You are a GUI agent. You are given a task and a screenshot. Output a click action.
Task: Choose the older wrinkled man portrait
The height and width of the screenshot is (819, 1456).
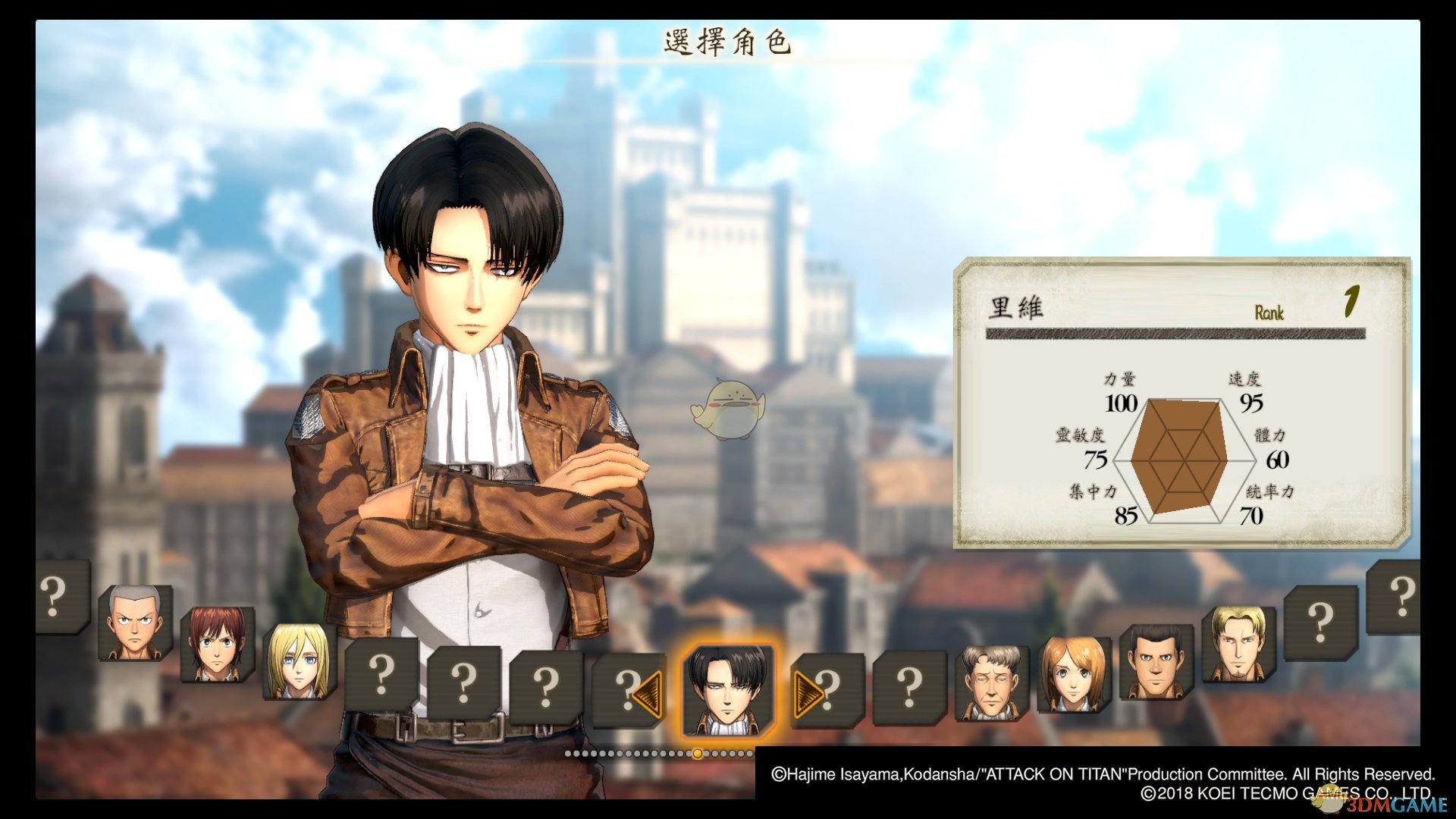[991, 682]
